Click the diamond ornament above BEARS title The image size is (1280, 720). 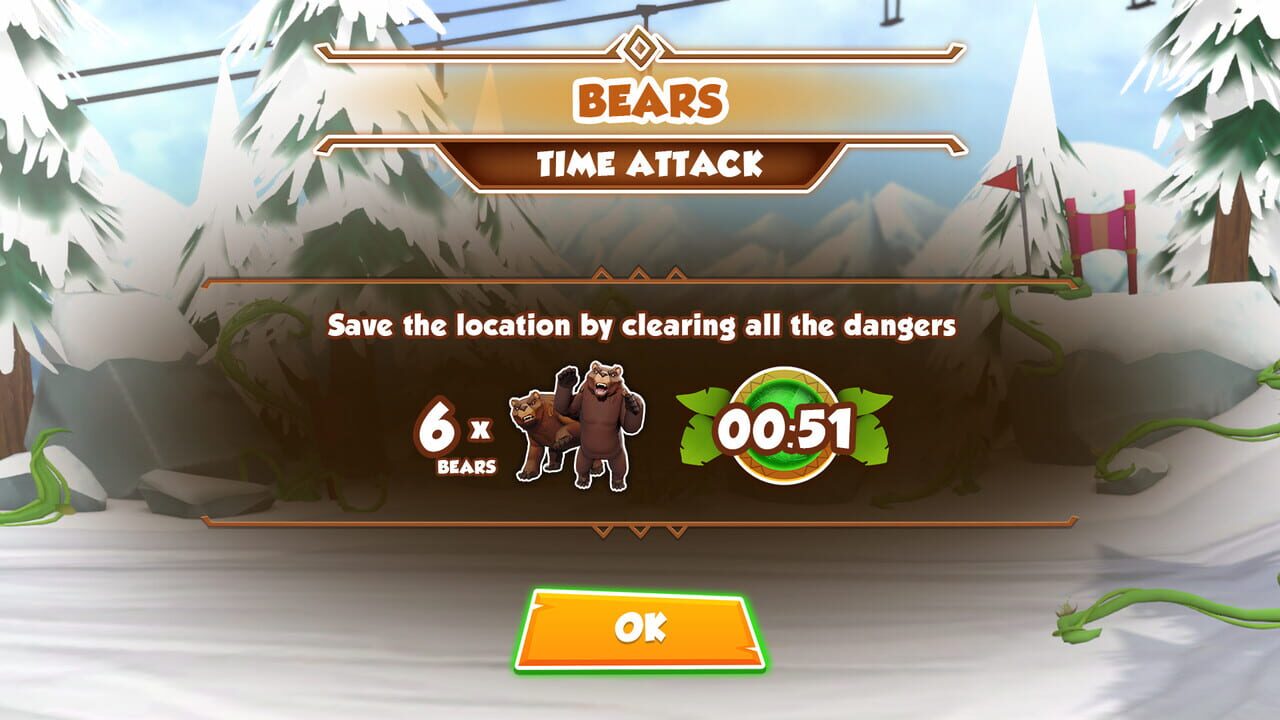(x=639, y=45)
